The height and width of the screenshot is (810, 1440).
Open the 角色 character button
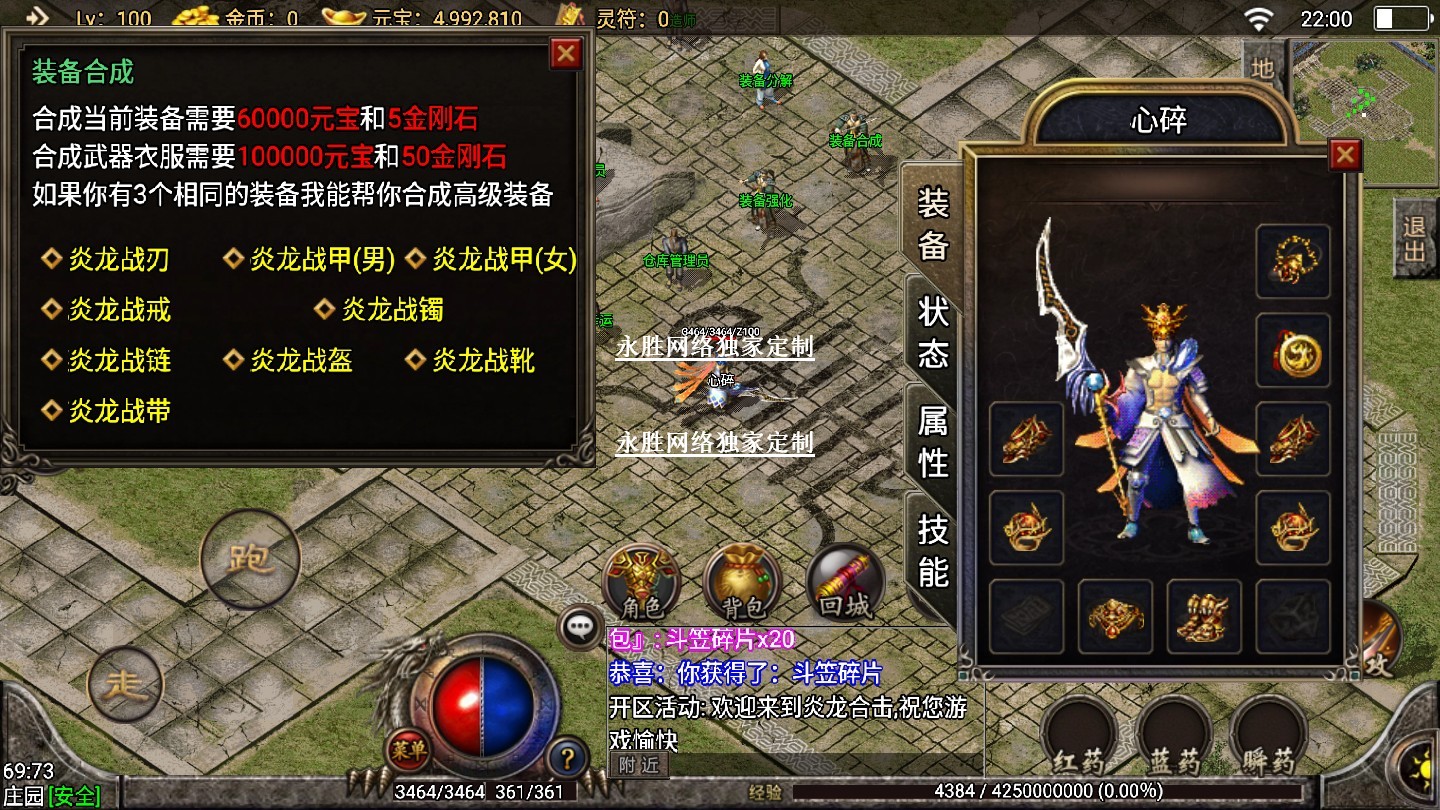point(641,582)
